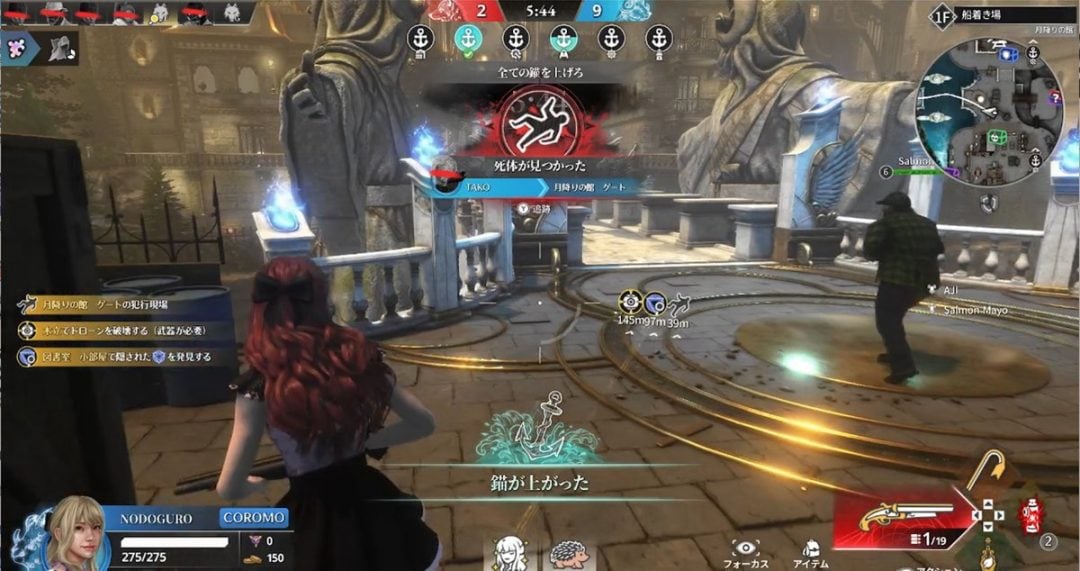Click the 1F floor indicator
Image resolution: width=1080 pixels, height=571 pixels.
point(941,16)
